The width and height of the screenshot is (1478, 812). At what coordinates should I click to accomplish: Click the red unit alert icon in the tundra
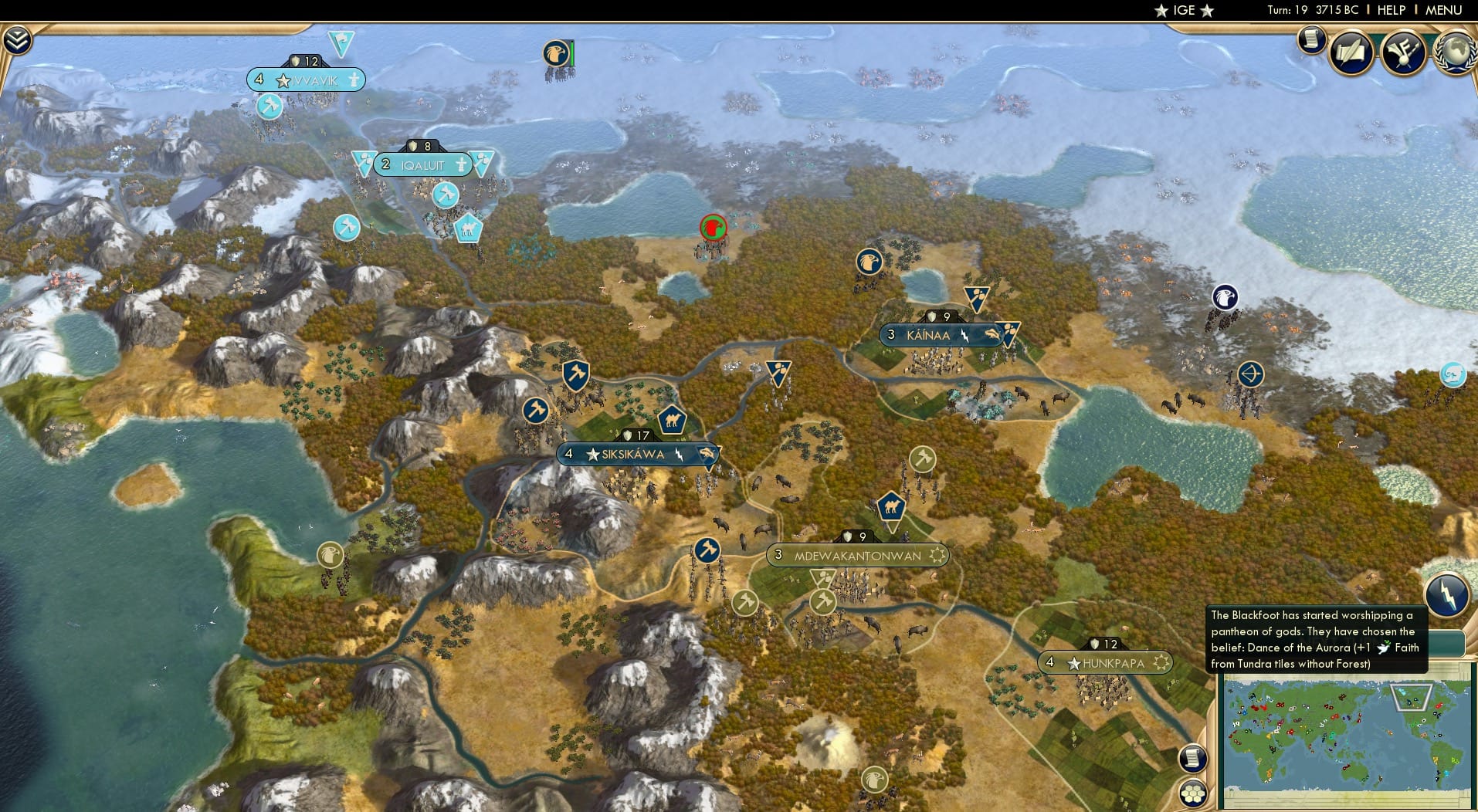point(714,227)
